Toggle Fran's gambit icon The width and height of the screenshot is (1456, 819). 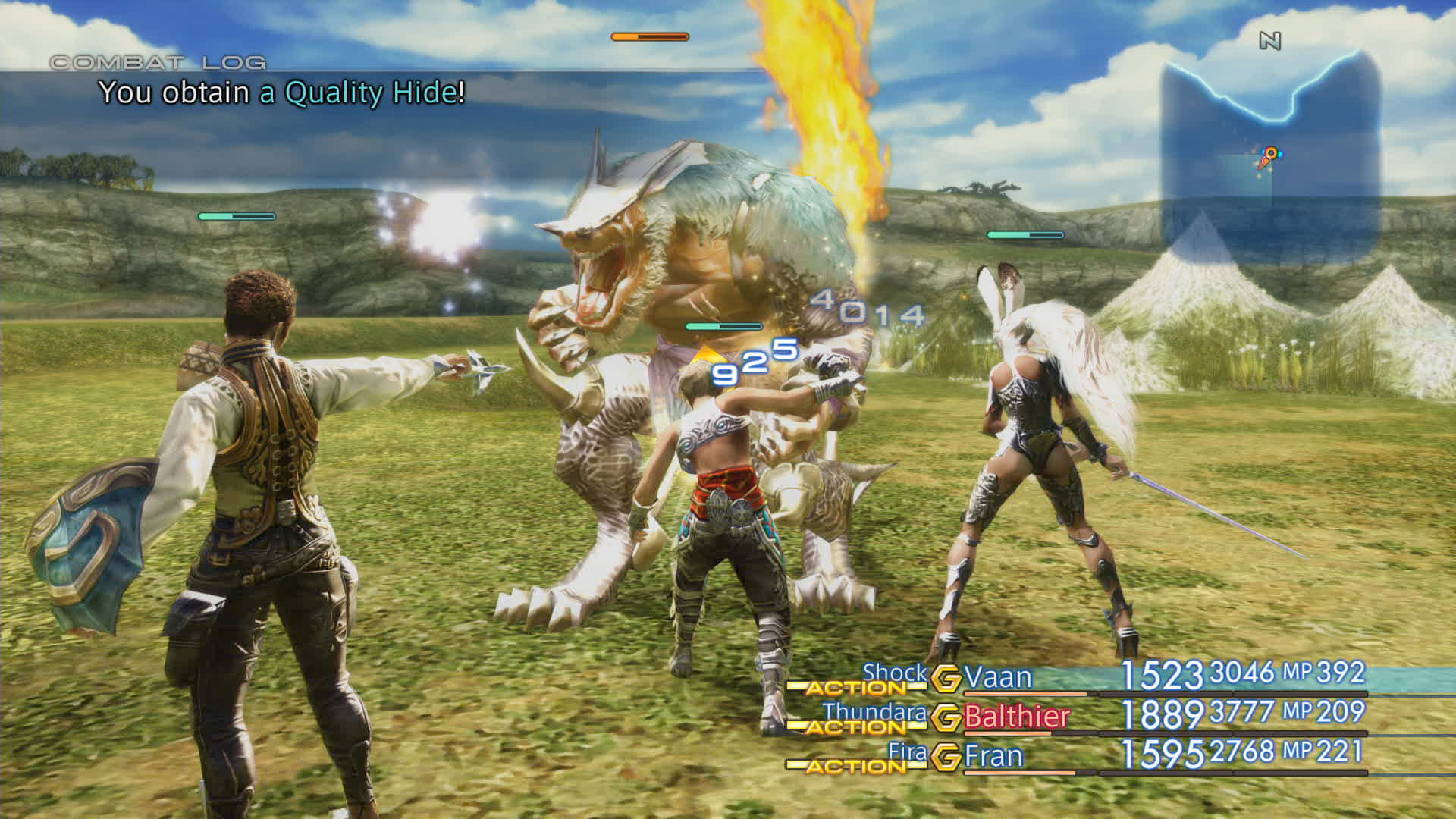[x=946, y=757]
